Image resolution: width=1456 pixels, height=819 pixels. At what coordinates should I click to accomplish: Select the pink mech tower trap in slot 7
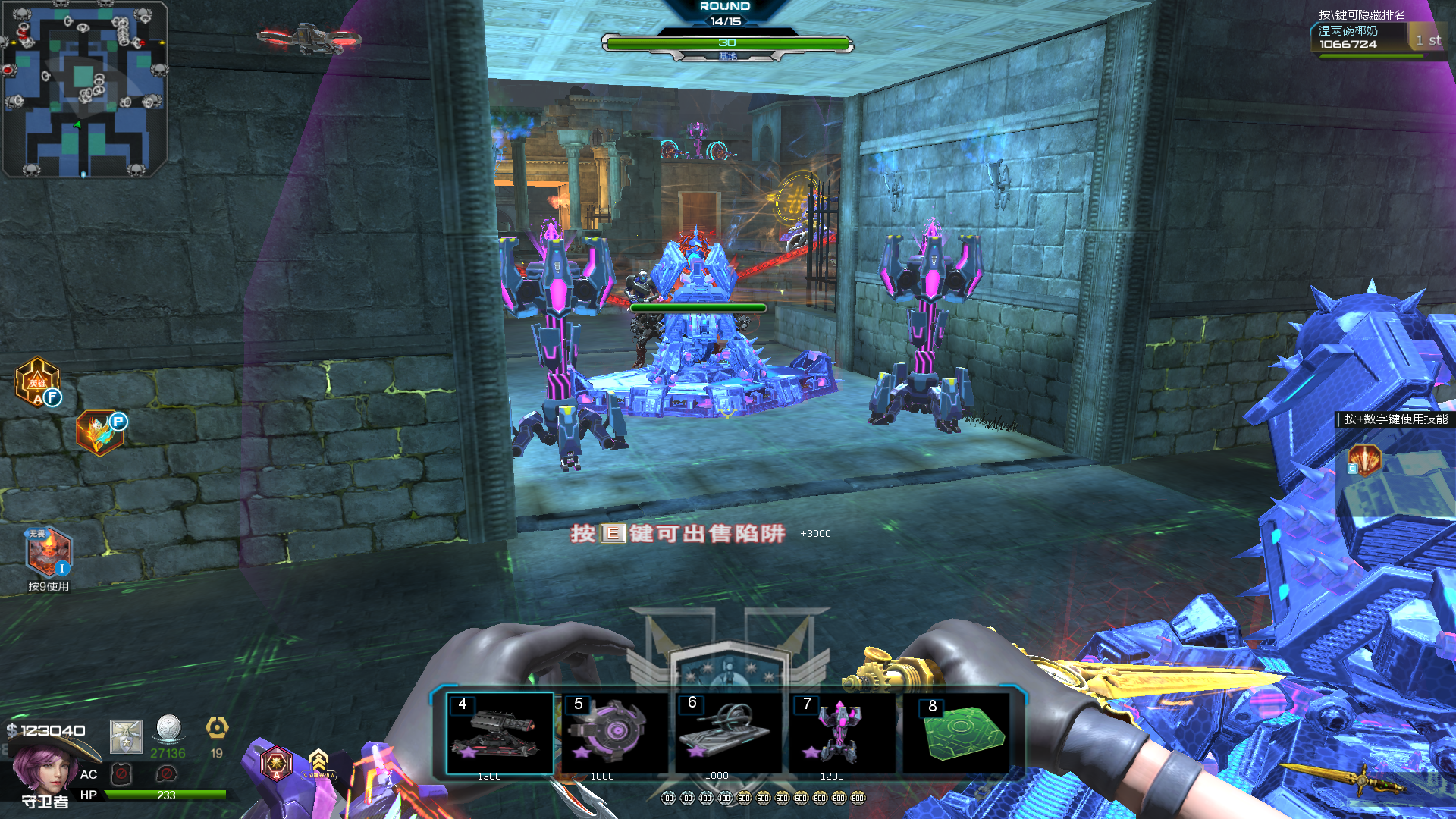tap(842, 733)
